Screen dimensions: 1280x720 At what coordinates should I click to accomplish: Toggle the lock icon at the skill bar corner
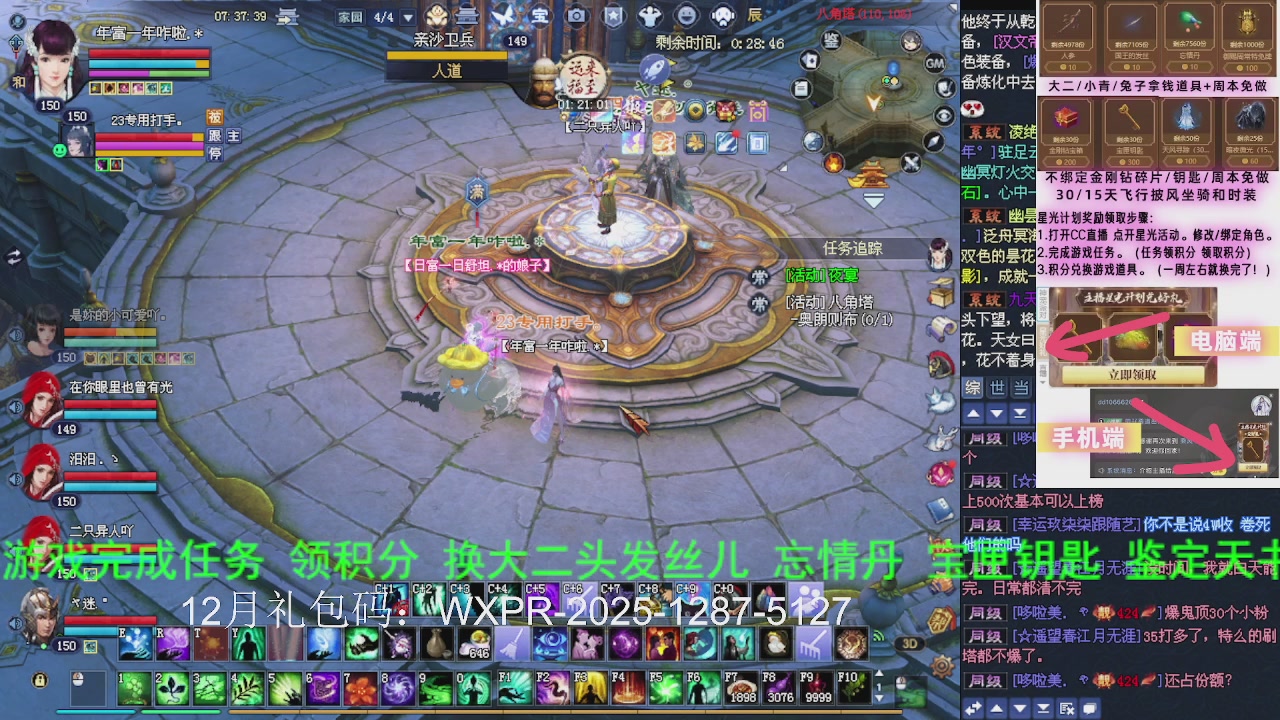pos(39,681)
